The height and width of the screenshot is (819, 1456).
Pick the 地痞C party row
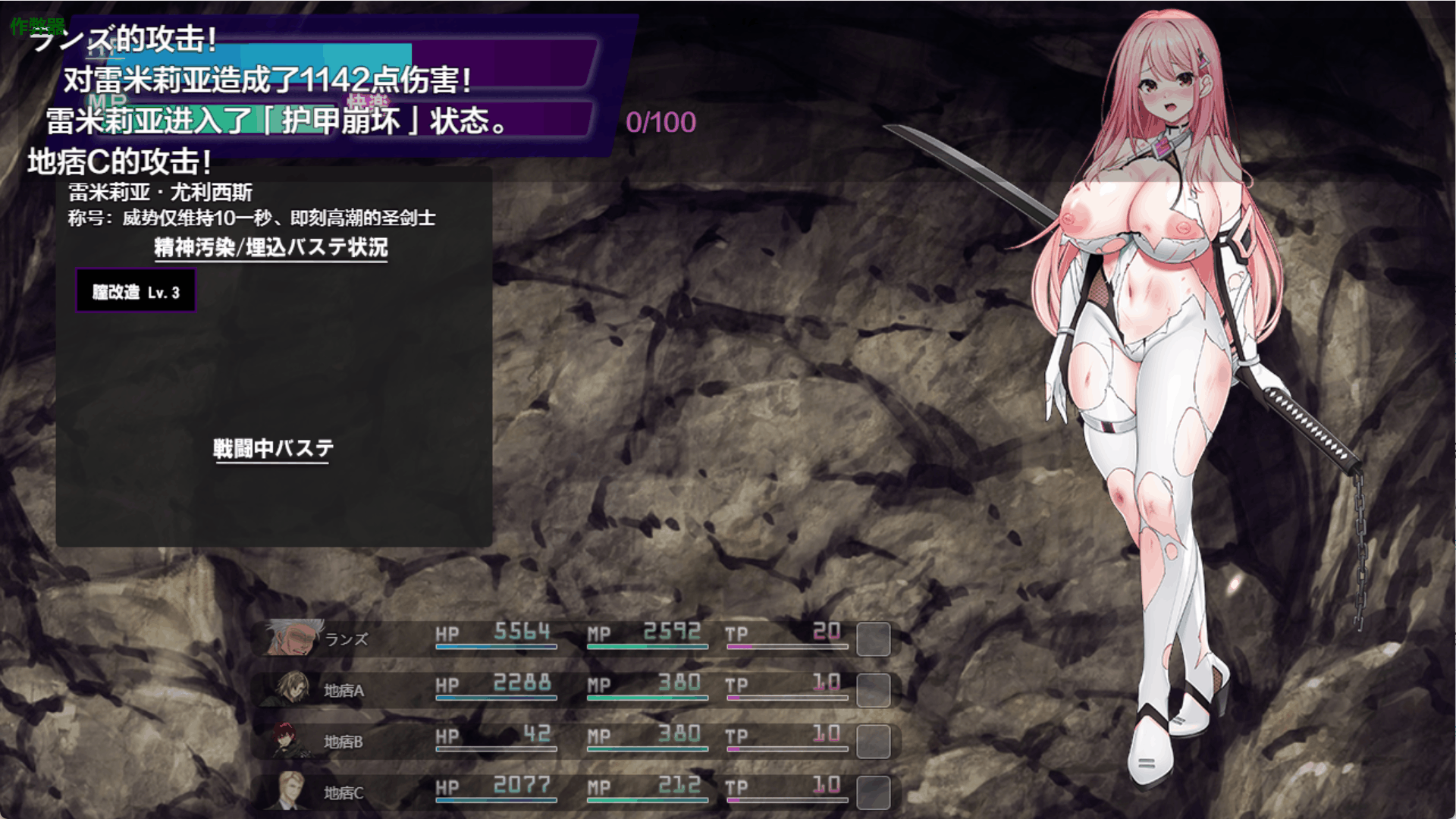point(576,792)
